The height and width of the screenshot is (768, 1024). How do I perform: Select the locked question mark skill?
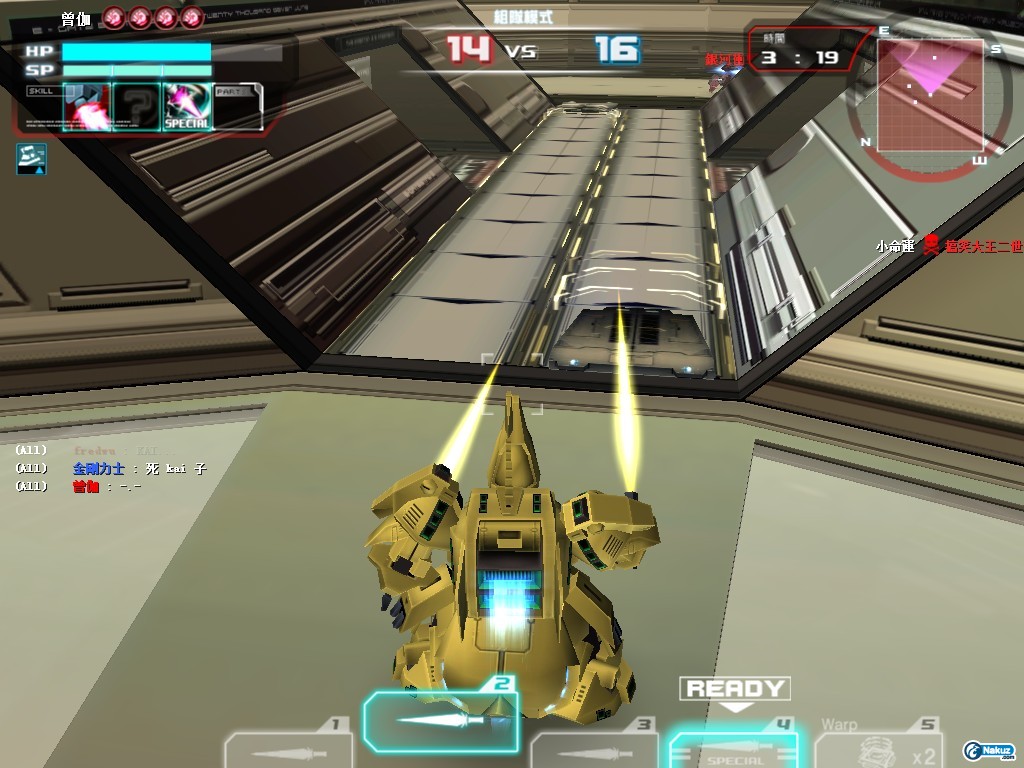[x=136, y=108]
